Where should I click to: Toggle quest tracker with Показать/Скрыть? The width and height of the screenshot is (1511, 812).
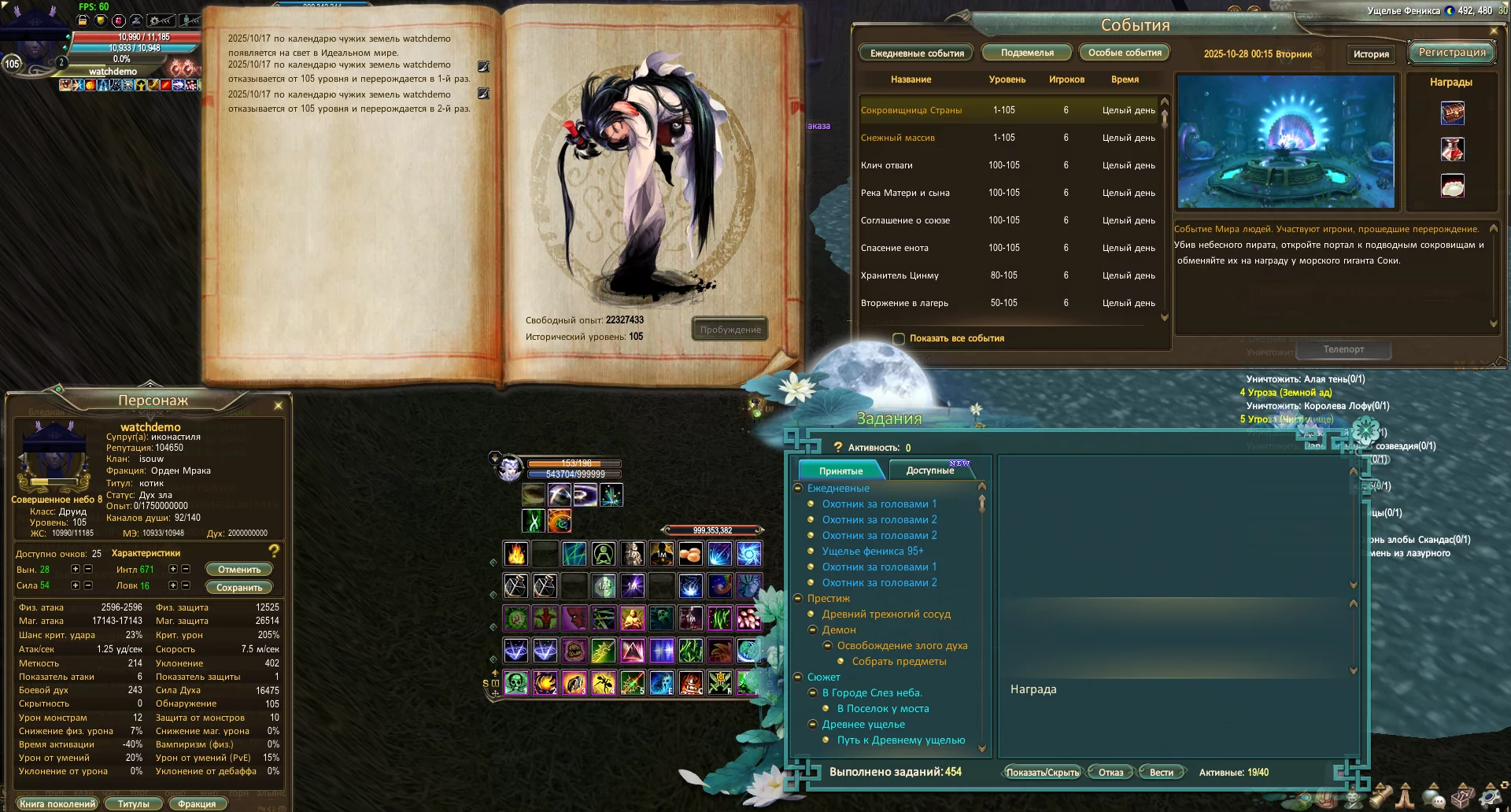coord(1043,773)
